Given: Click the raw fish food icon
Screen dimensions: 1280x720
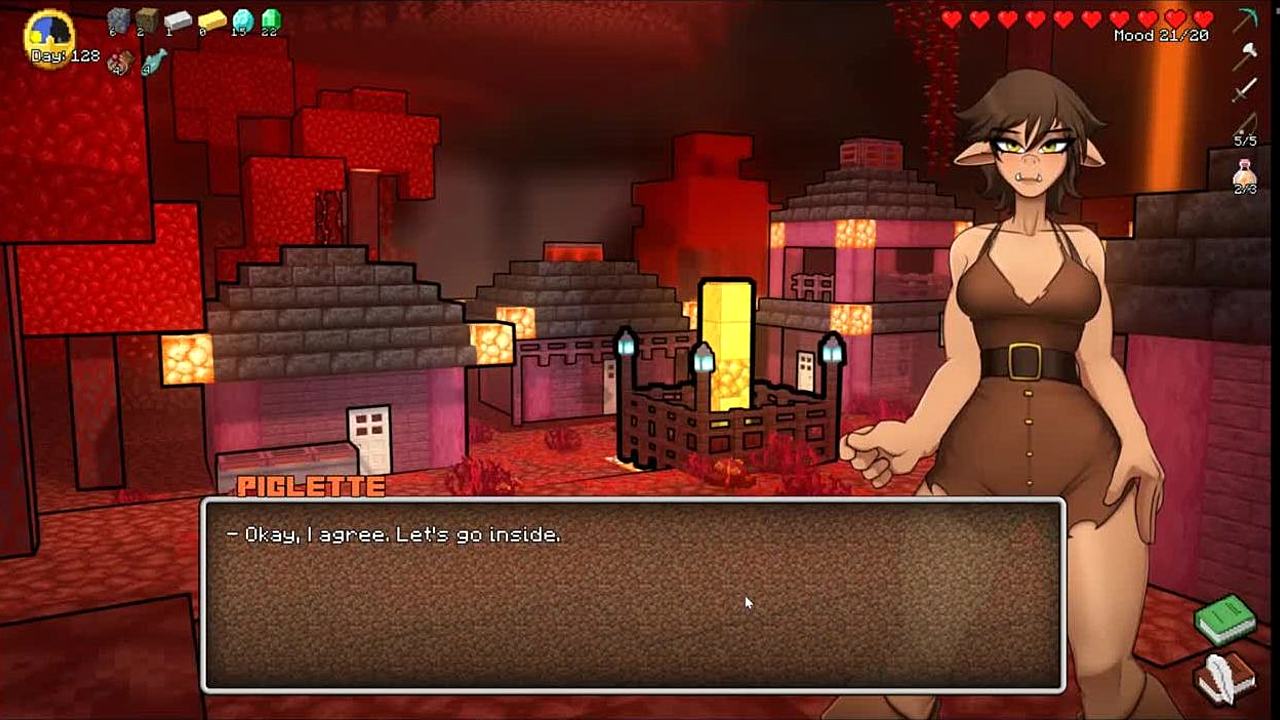Looking at the screenshot, I should click(153, 63).
